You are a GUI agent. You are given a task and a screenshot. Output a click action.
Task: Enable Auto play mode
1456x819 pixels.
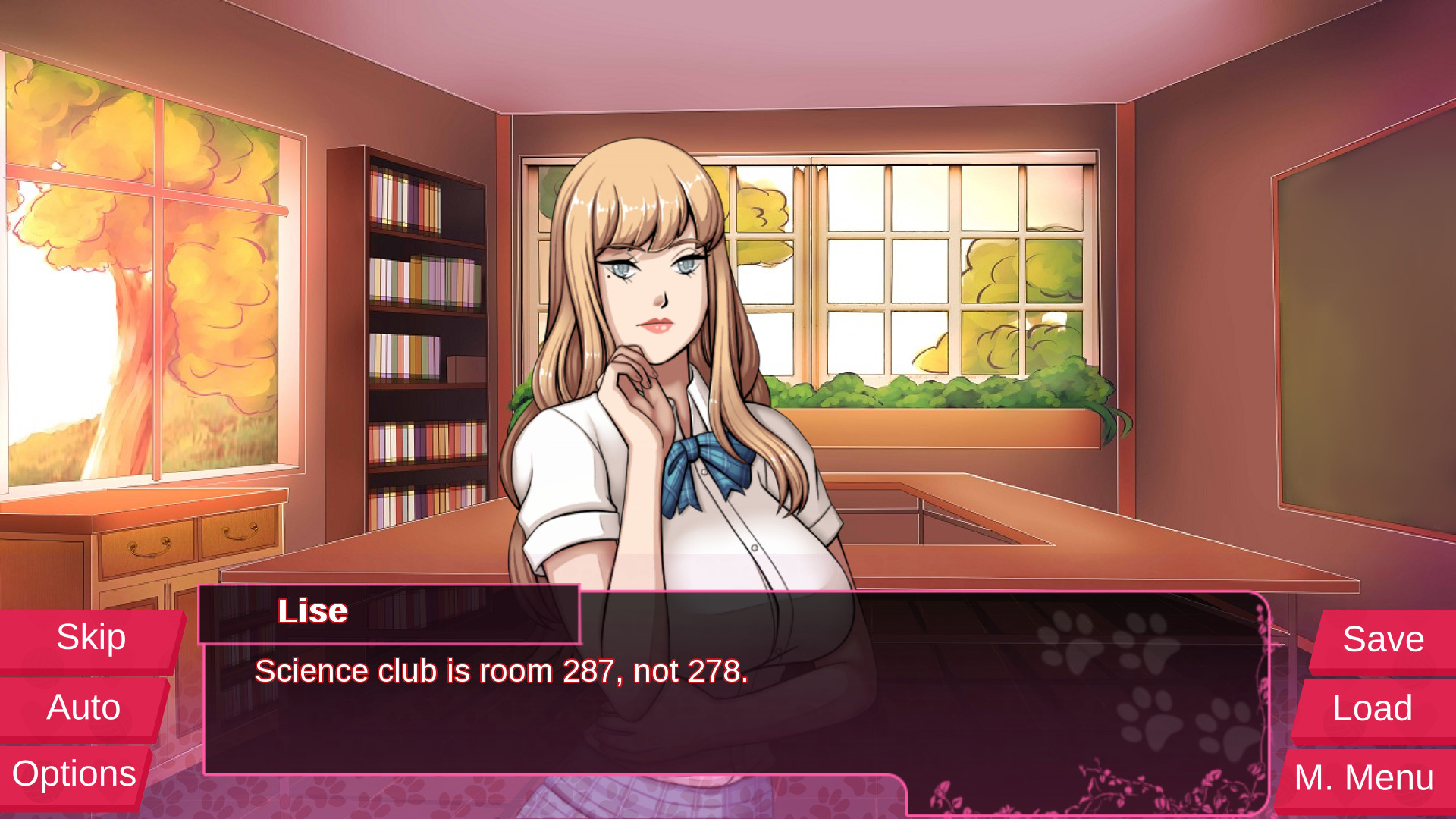click(83, 707)
